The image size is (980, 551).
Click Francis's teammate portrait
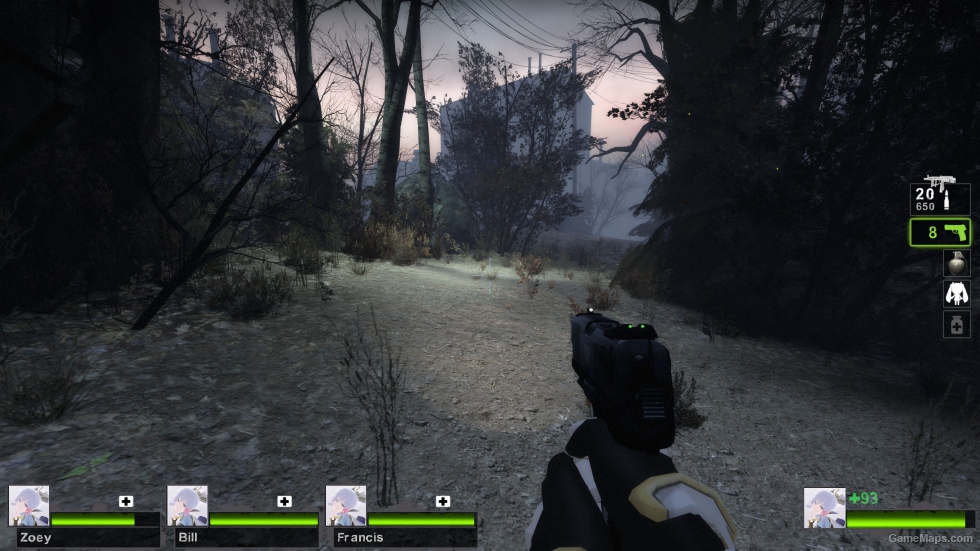click(346, 507)
